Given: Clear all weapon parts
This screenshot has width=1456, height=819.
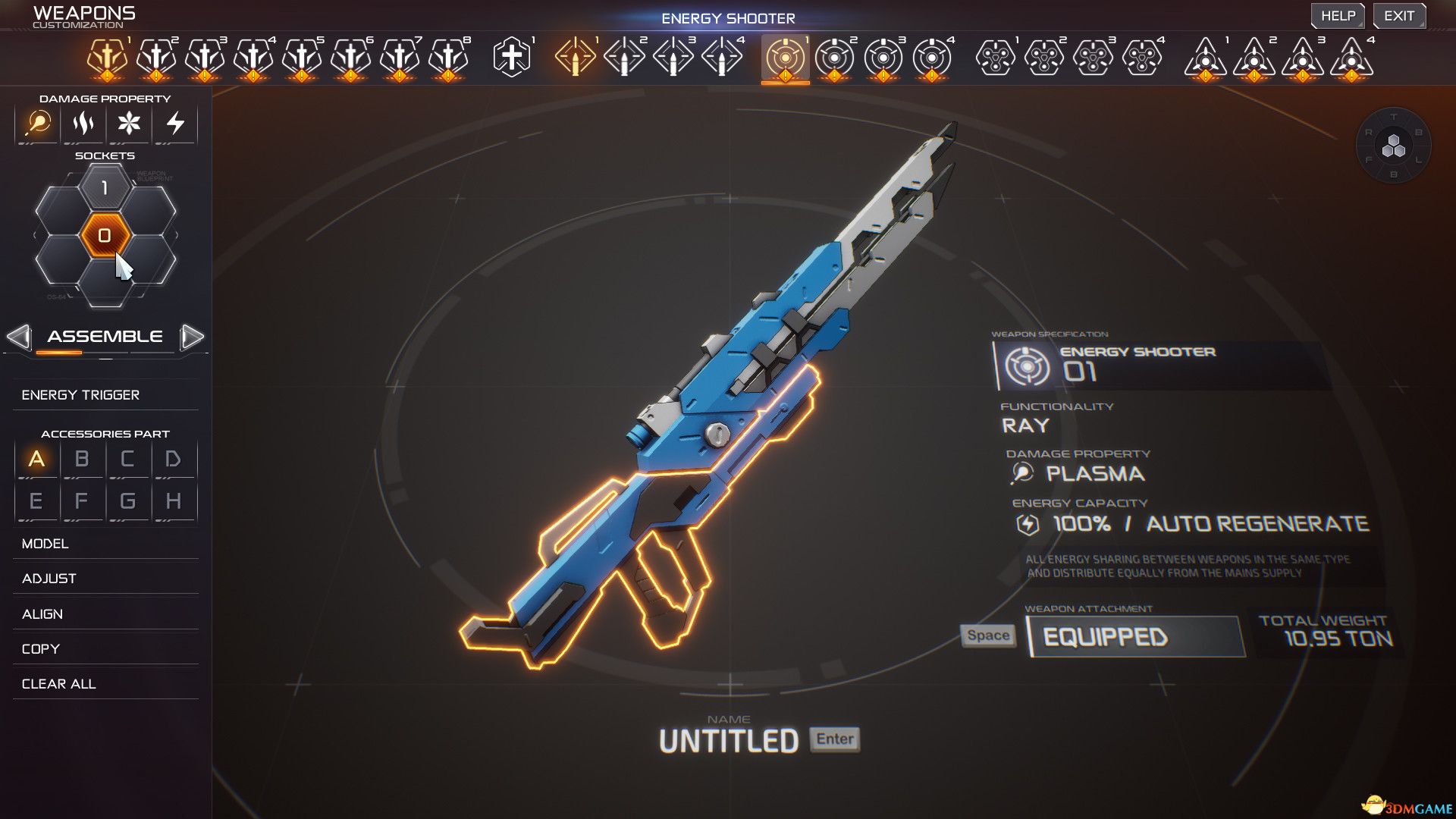Looking at the screenshot, I should (x=59, y=684).
